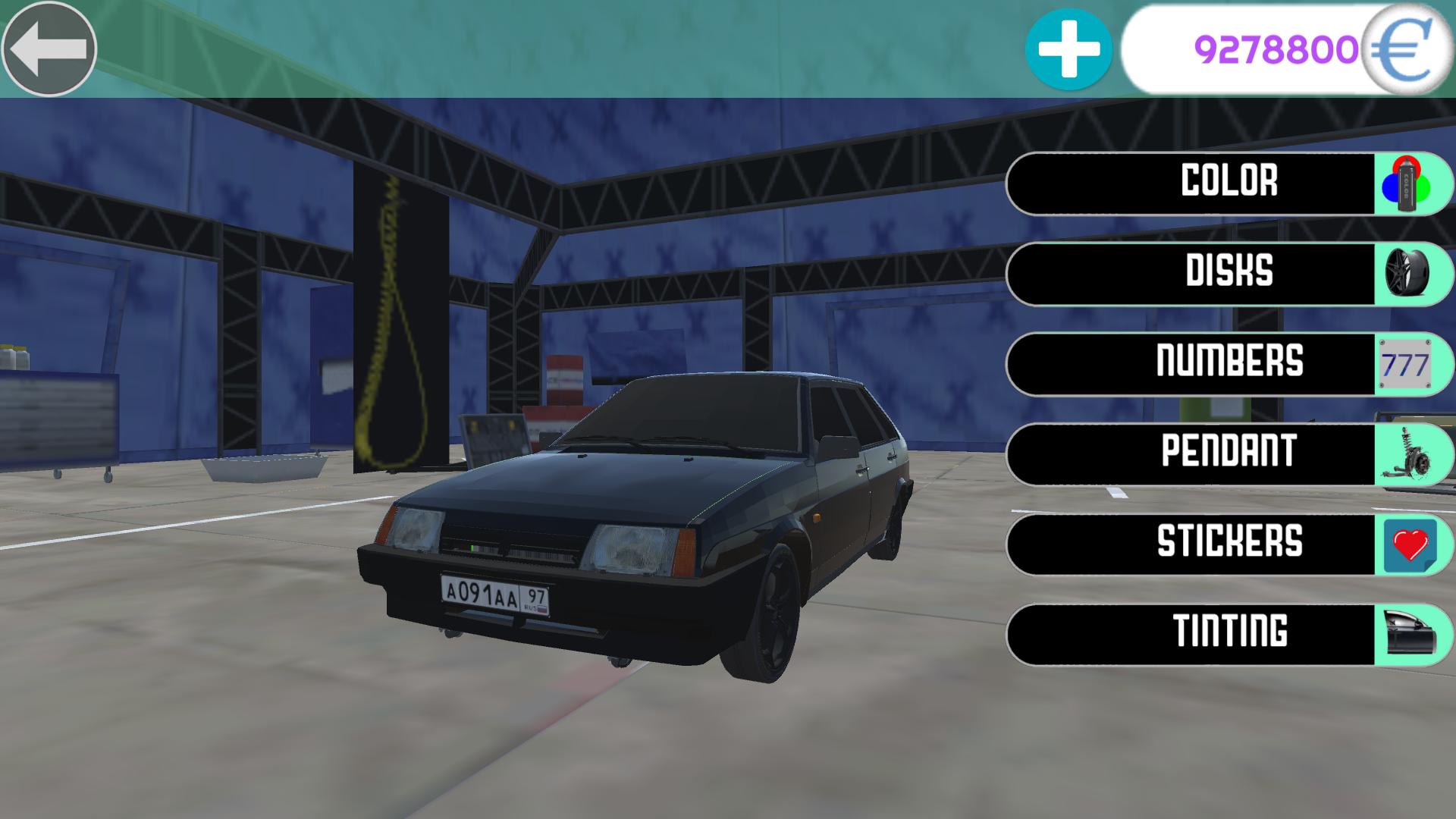
Task: Open the DISKS customization menu
Action: point(1228,273)
